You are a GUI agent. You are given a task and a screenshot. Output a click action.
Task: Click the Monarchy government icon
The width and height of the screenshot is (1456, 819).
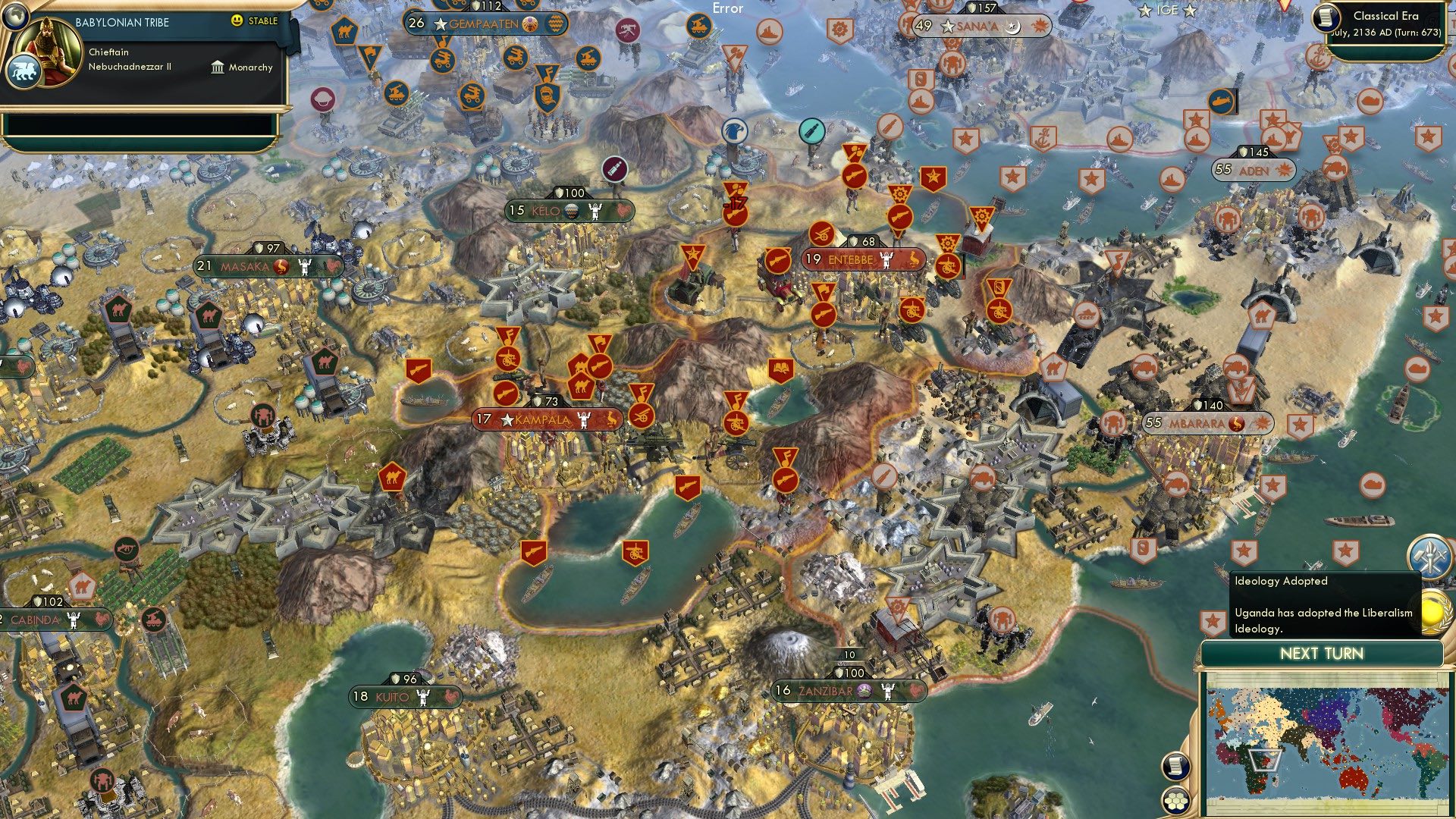(219, 67)
